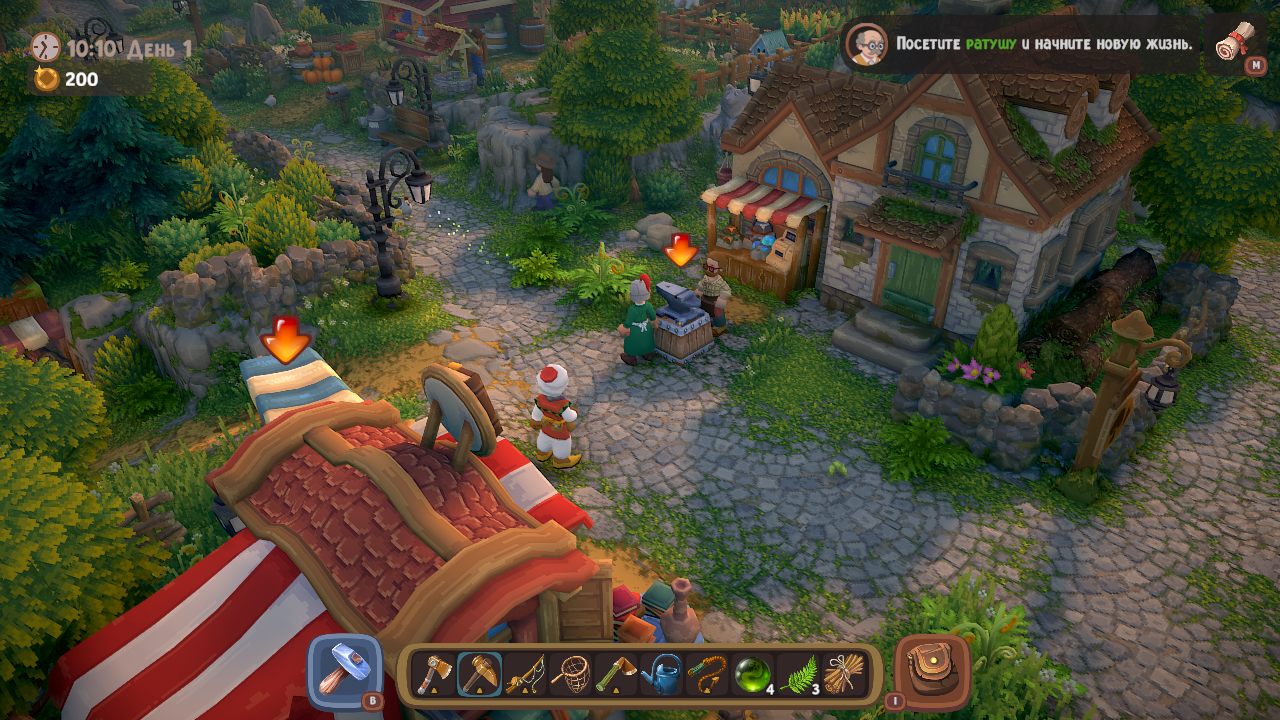The image size is (1280, 720).
Task: Select the bug net slot
Action: [x=572, y=674]
